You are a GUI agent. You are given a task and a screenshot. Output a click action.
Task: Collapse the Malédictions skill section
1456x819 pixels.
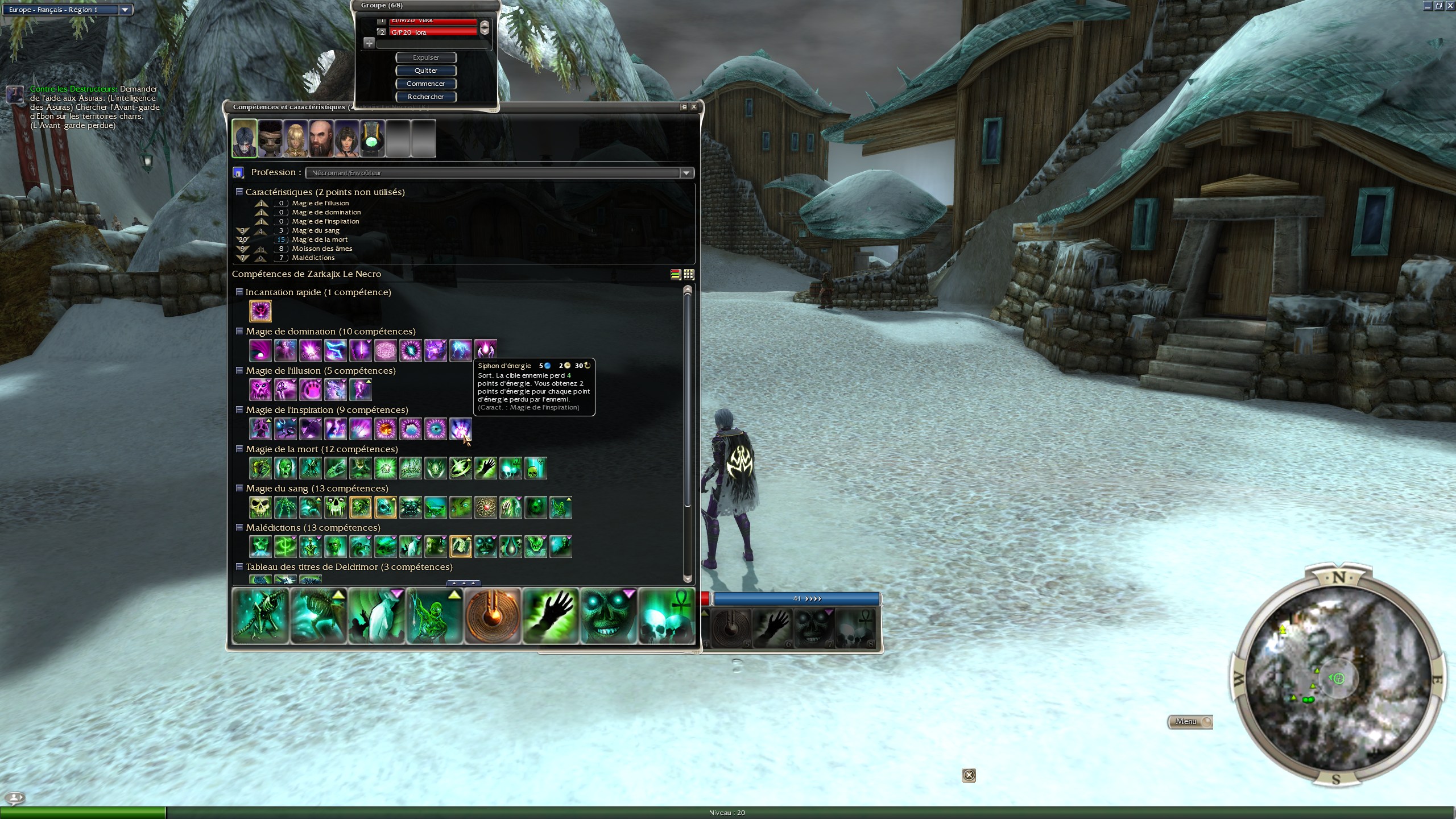point(239,527)
